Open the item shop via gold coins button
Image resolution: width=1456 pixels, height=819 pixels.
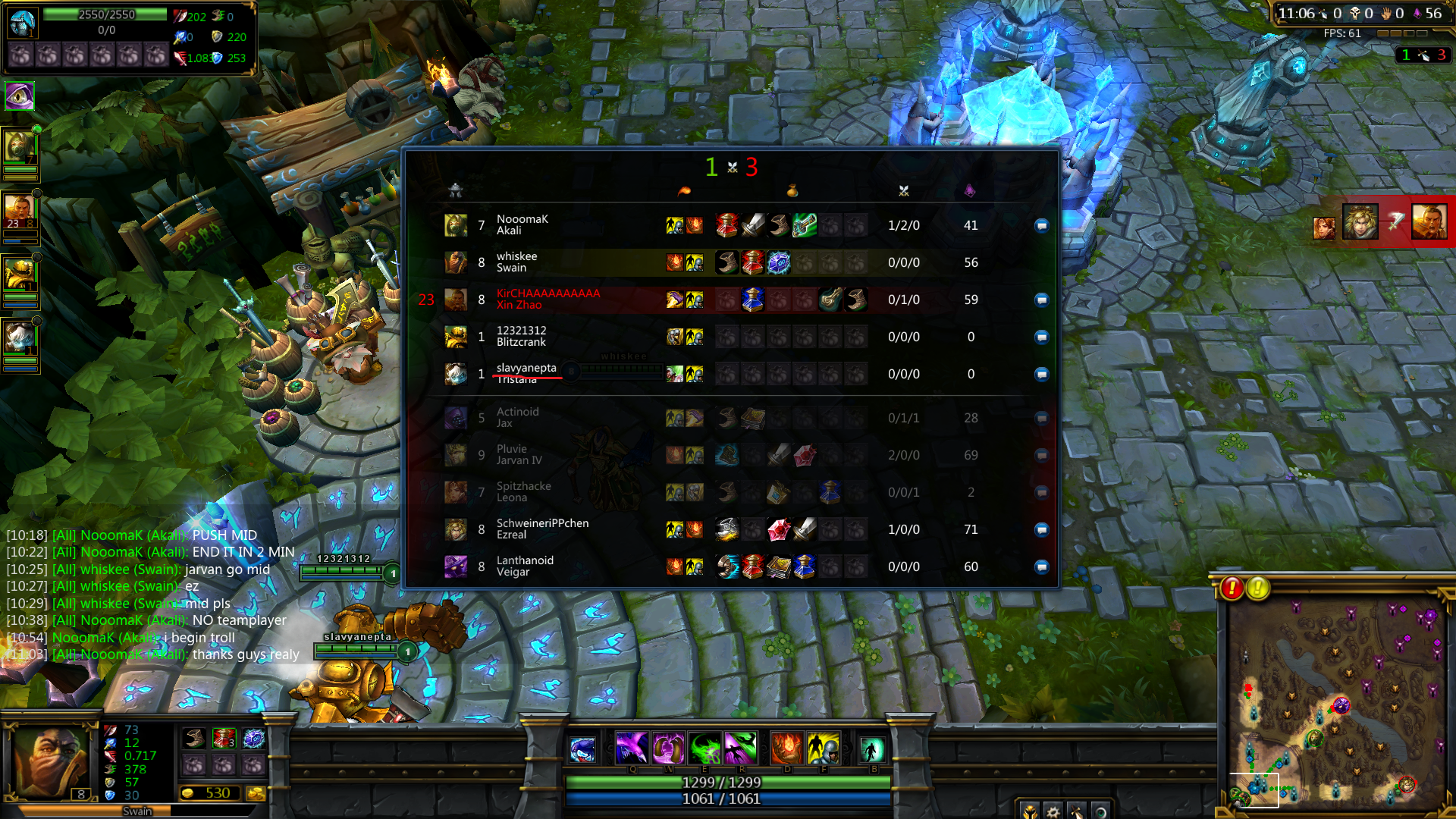pos(256,793)
